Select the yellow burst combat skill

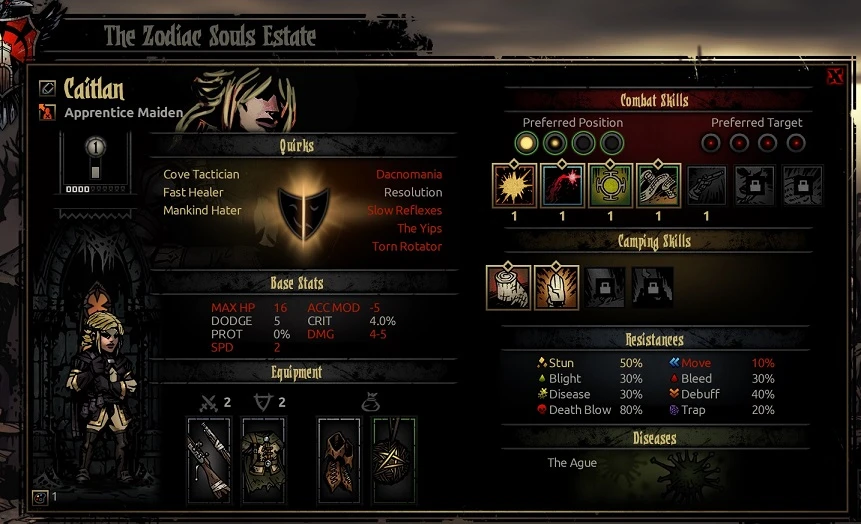(x=514, y=185)
